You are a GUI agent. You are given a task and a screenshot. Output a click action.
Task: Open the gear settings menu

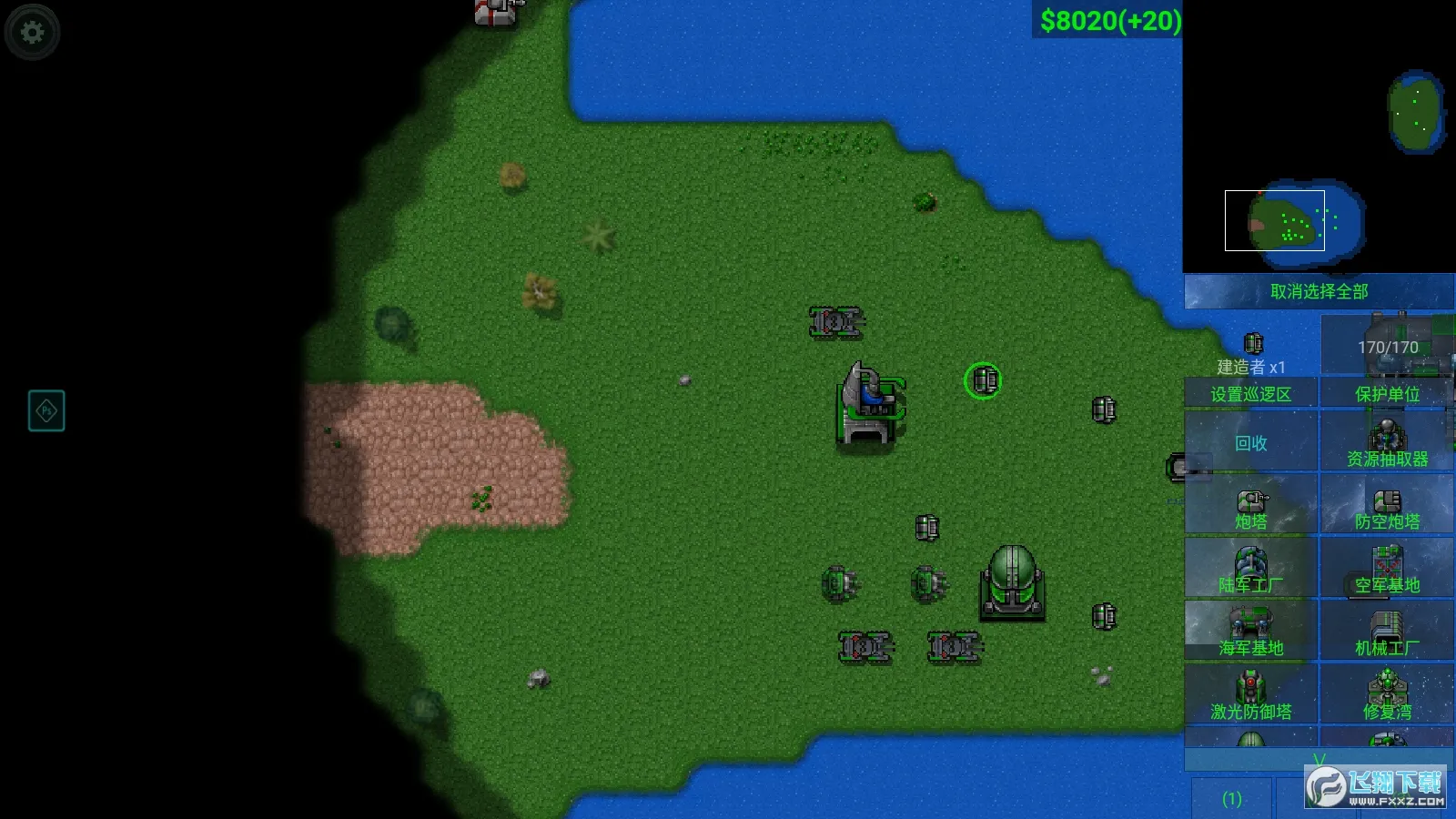point(33,33)
